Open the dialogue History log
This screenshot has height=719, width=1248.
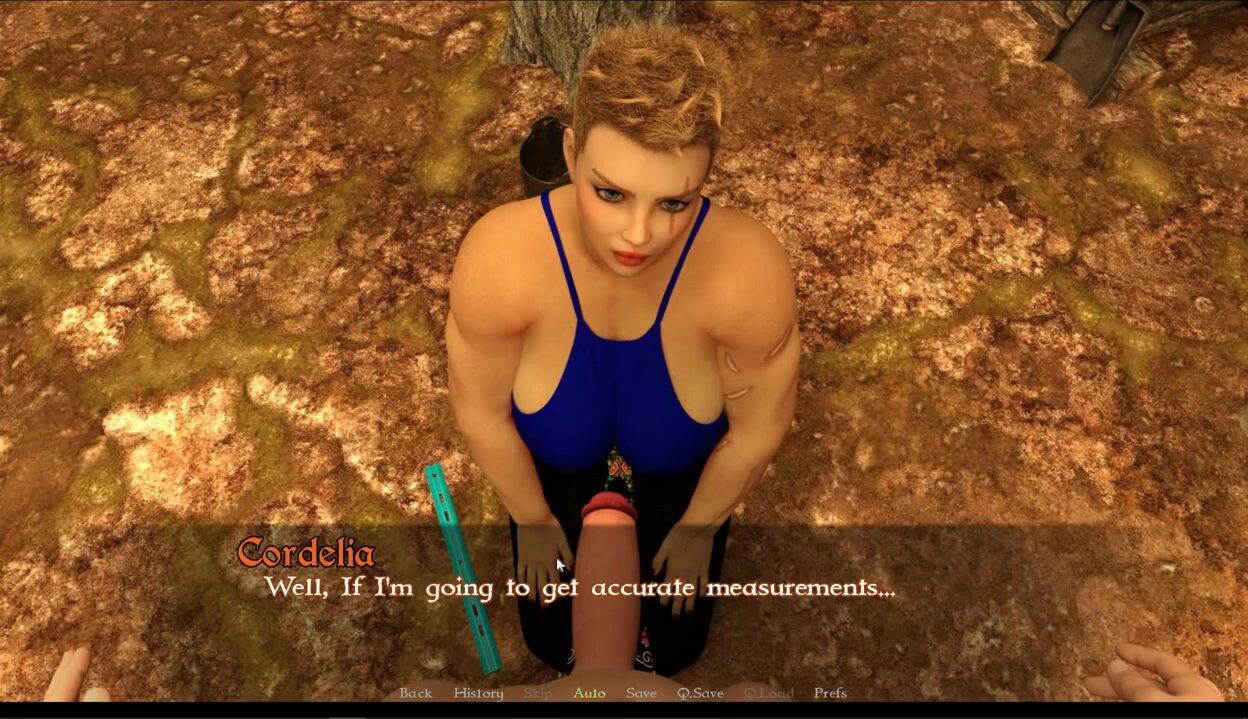(x=478, y=693)
